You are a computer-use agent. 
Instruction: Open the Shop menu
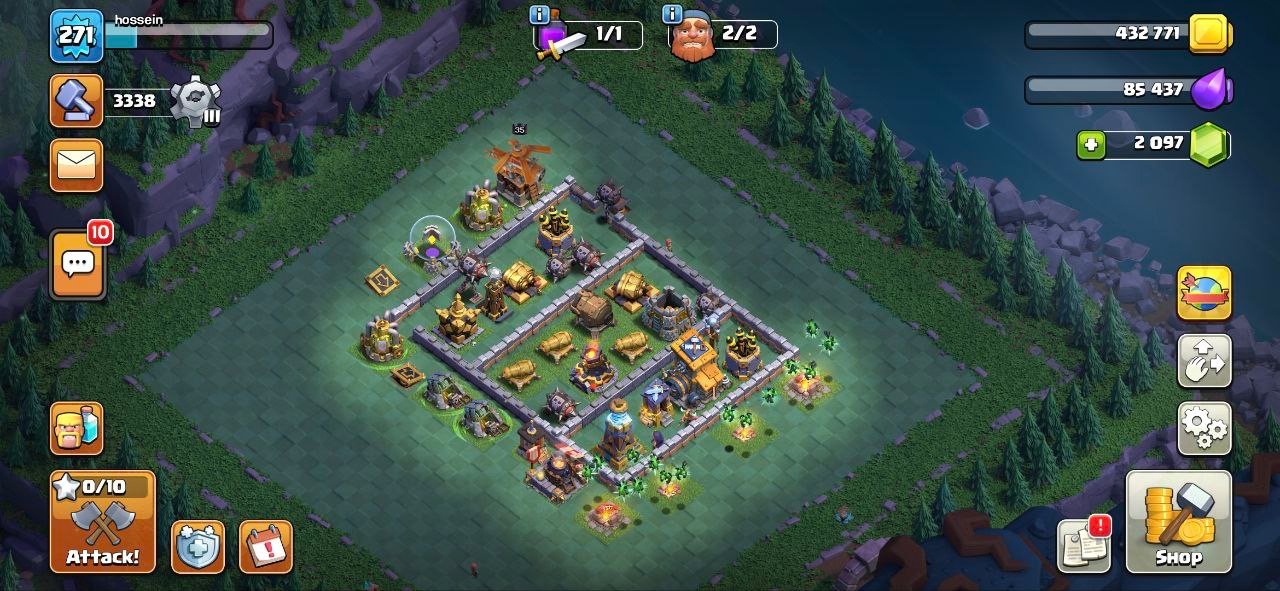[x=1178, y=521]
